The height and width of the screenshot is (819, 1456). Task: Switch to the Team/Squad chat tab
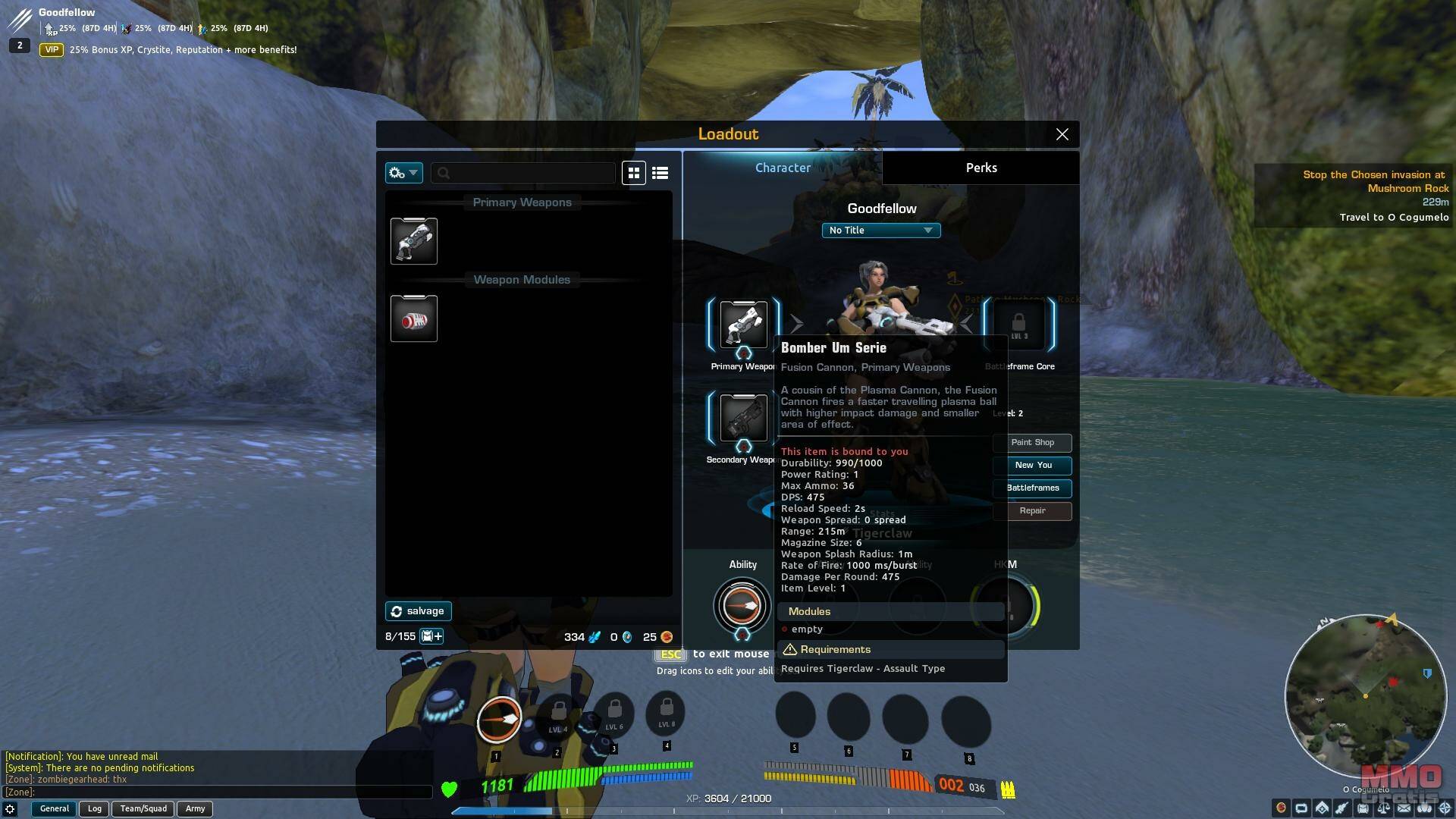click(x=143, y=809)
